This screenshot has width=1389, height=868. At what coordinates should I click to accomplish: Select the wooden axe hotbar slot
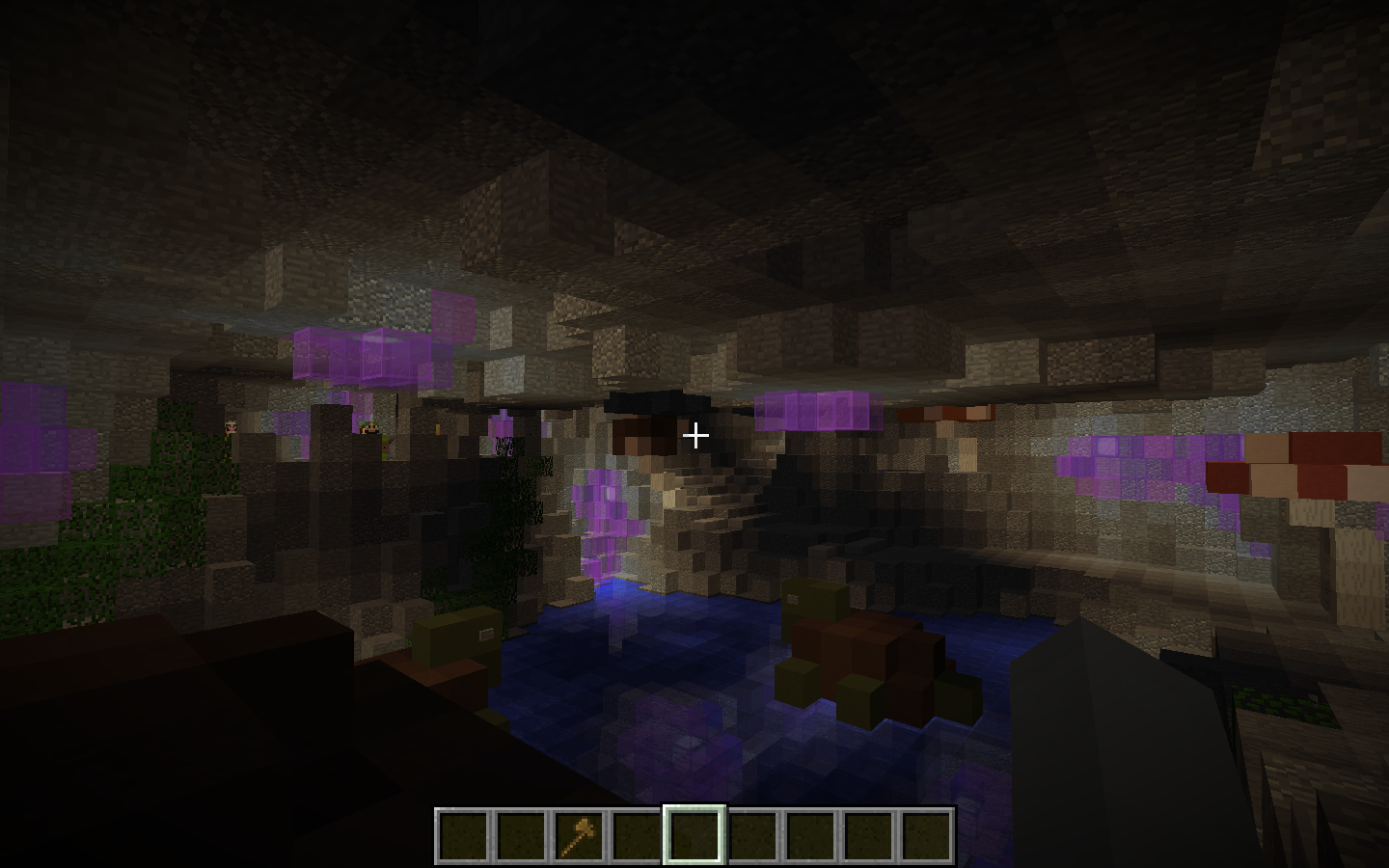click(x=579, y=835)
